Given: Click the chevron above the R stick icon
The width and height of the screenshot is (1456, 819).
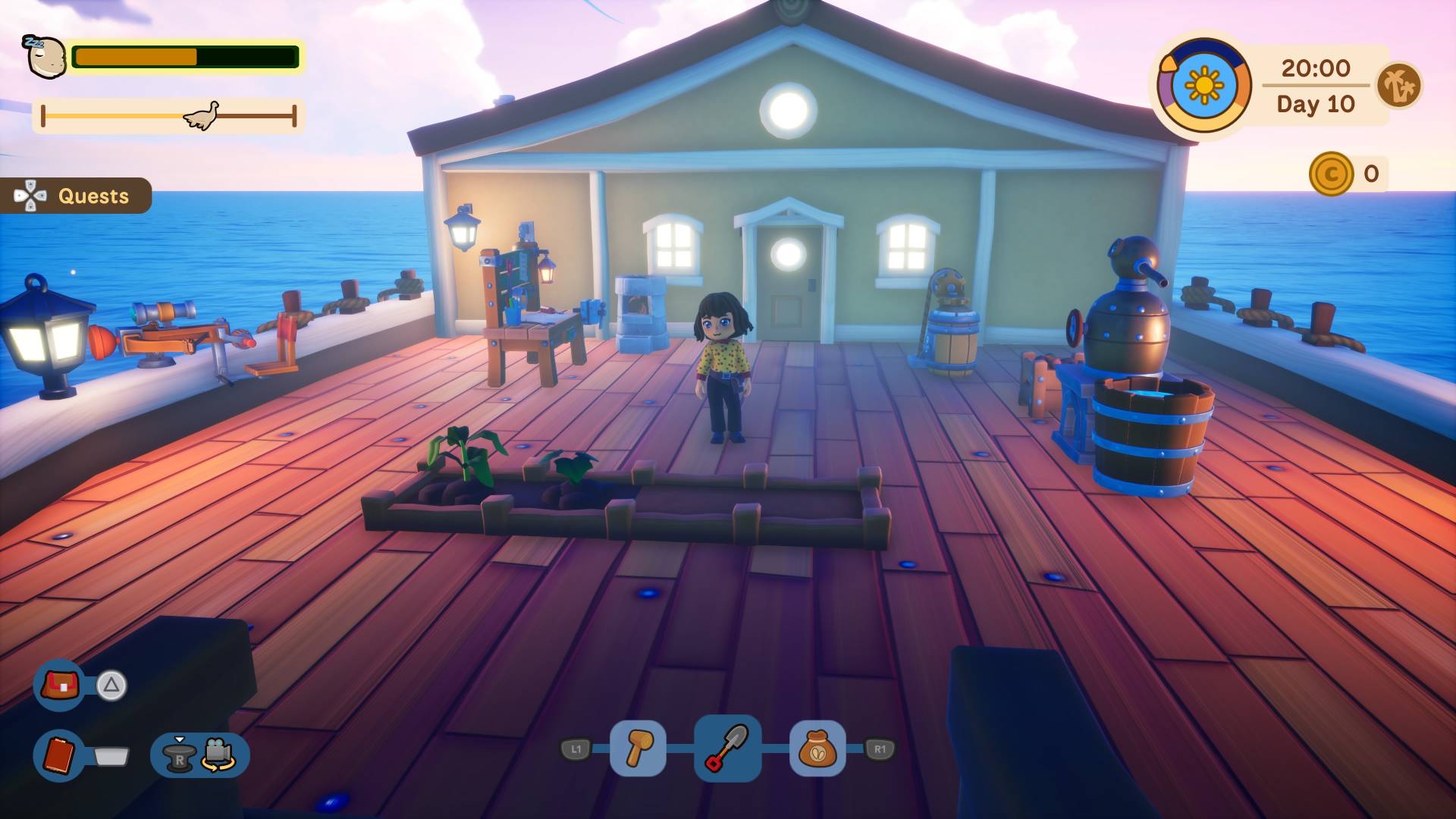Looking at the screenshot, I should (x=180, y=737).
